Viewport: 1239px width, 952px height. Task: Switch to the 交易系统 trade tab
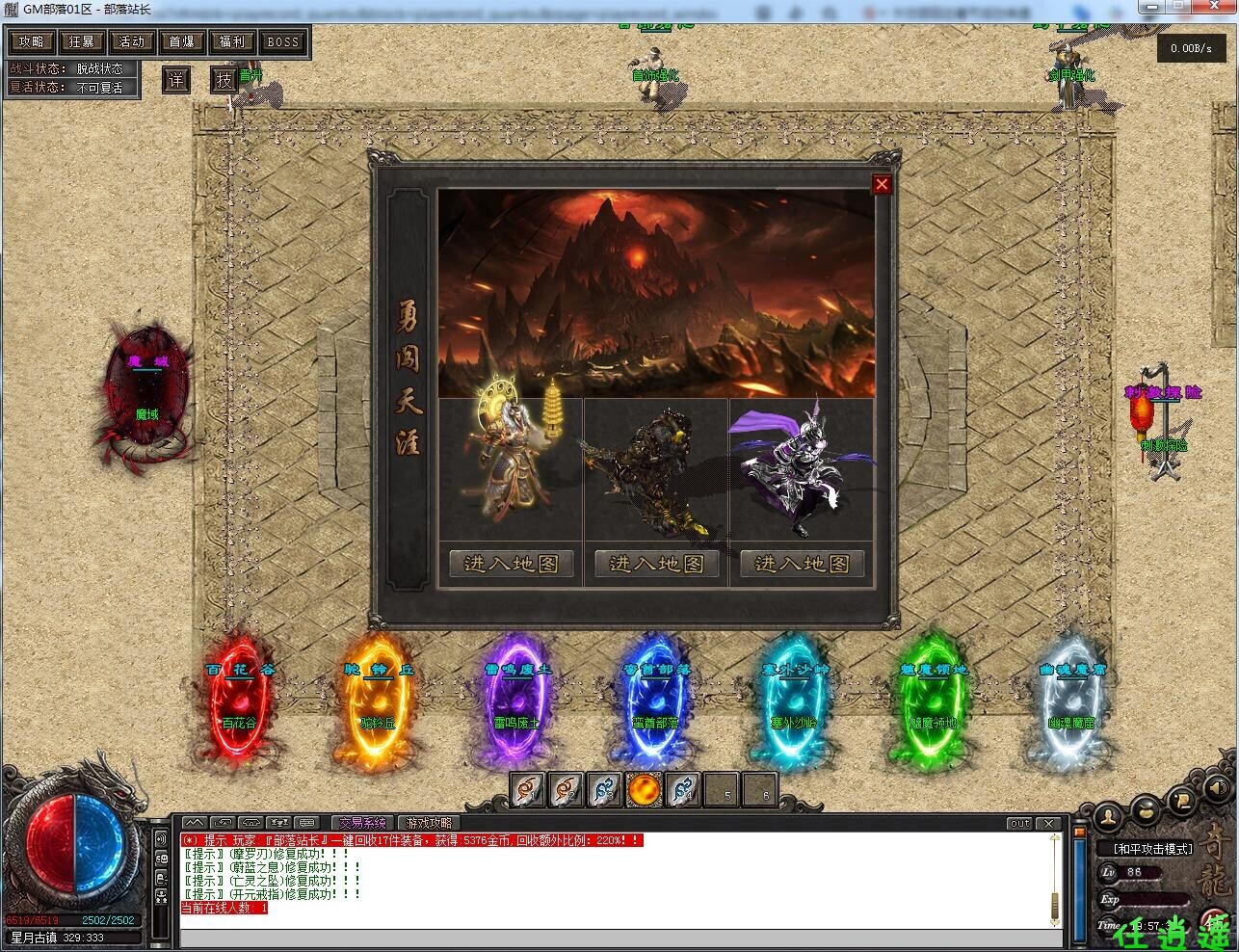coord(362,823)
